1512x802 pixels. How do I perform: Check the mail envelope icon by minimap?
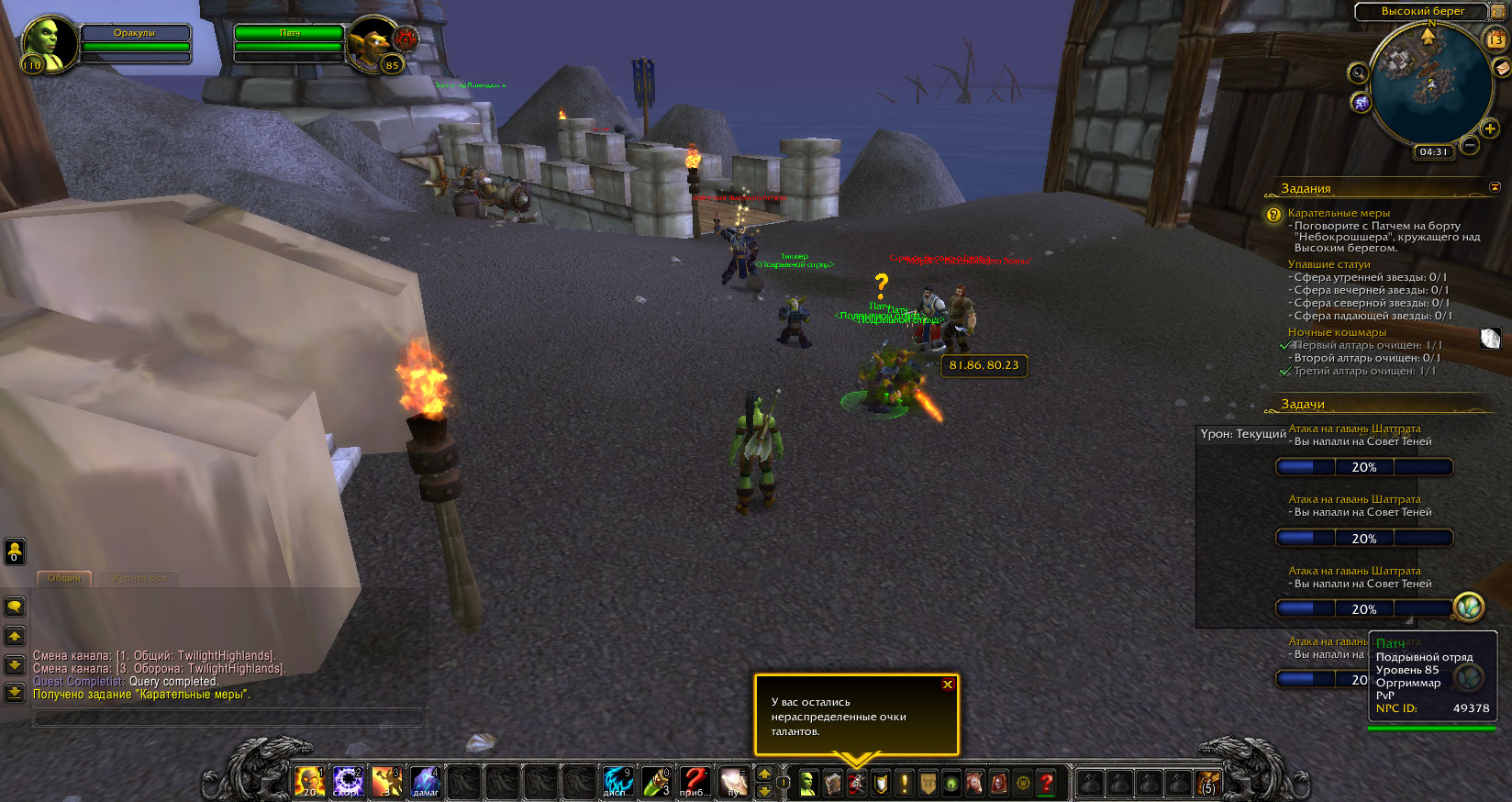click(1502, 68)
